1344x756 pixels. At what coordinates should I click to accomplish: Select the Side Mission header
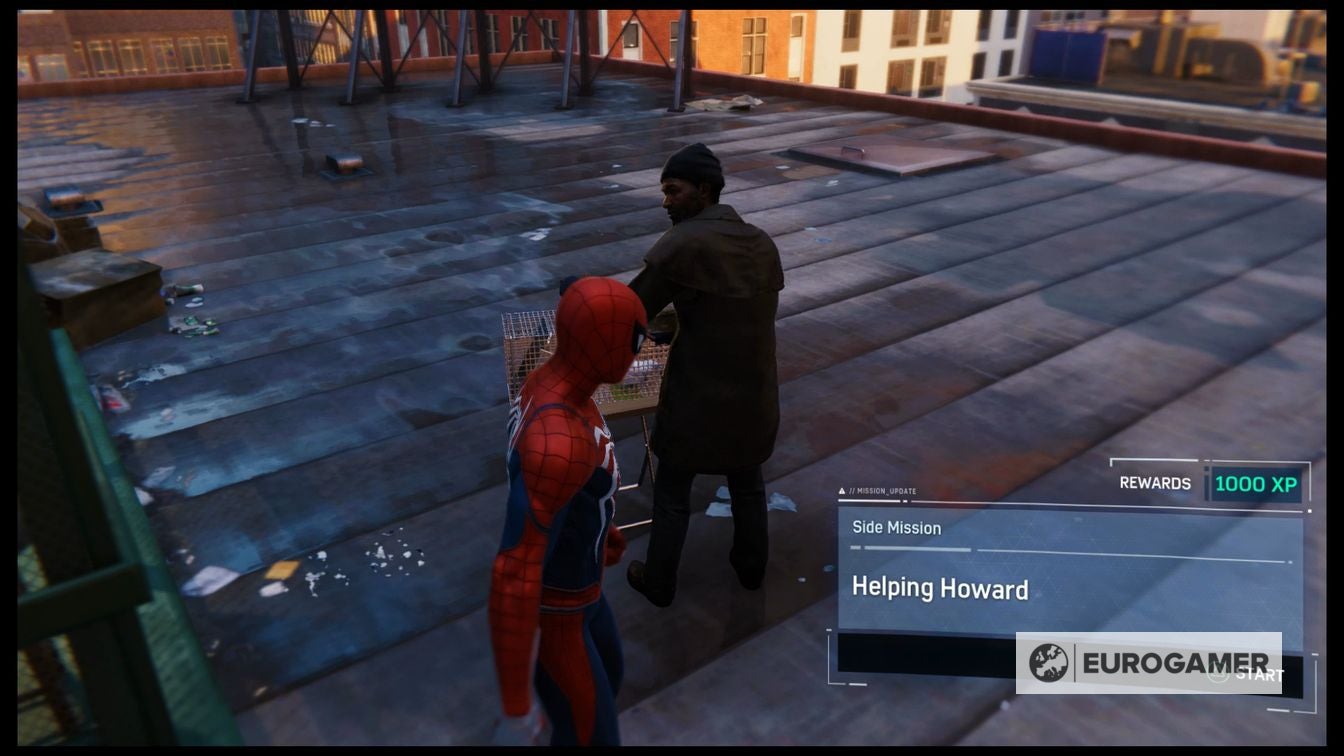click(896, 527)
